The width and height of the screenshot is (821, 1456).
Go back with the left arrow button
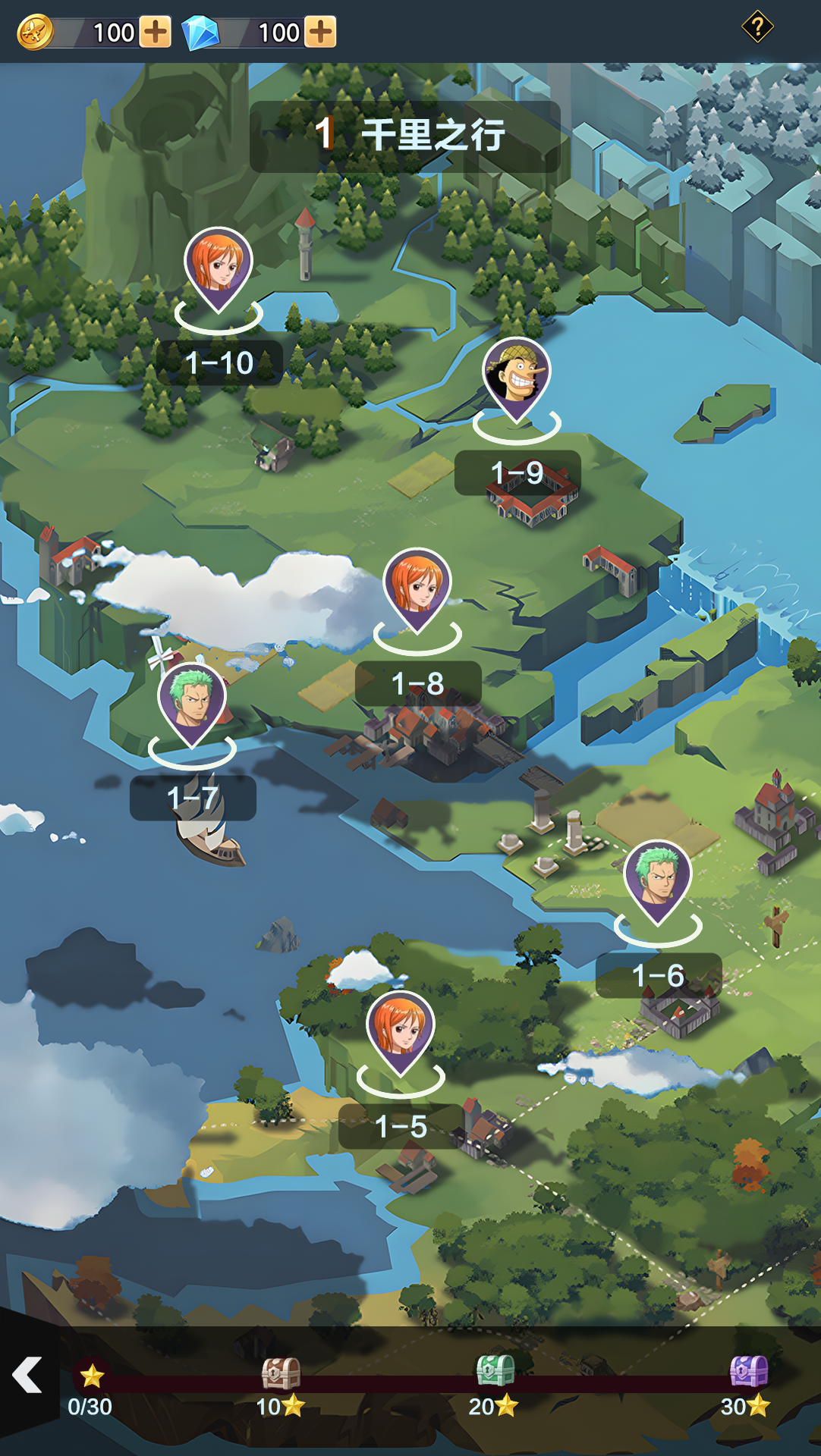[x=27, y=1375]
